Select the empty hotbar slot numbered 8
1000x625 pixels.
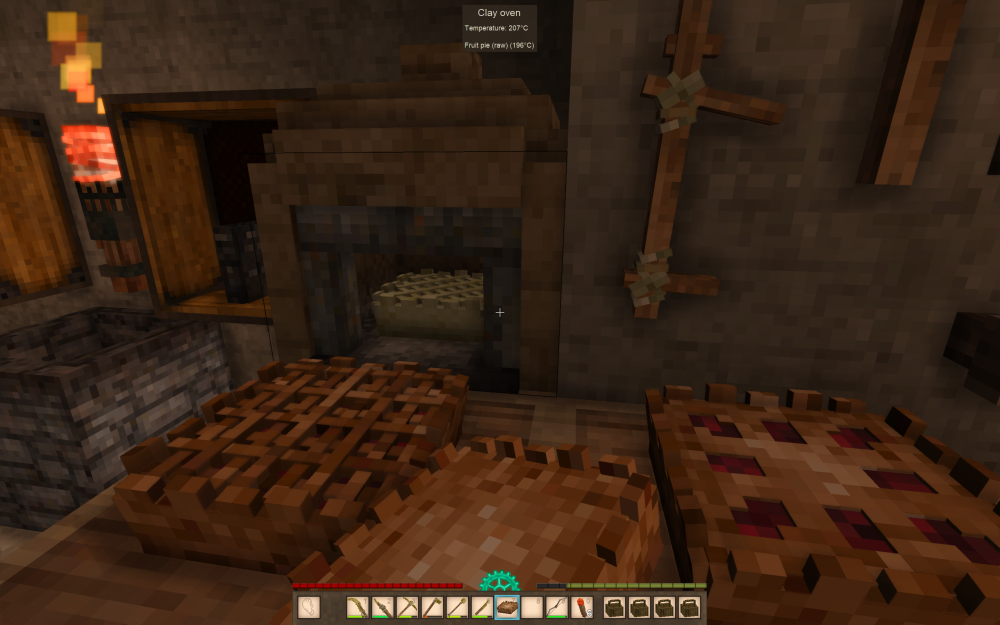pyautogui.click(x=532, y=607)
